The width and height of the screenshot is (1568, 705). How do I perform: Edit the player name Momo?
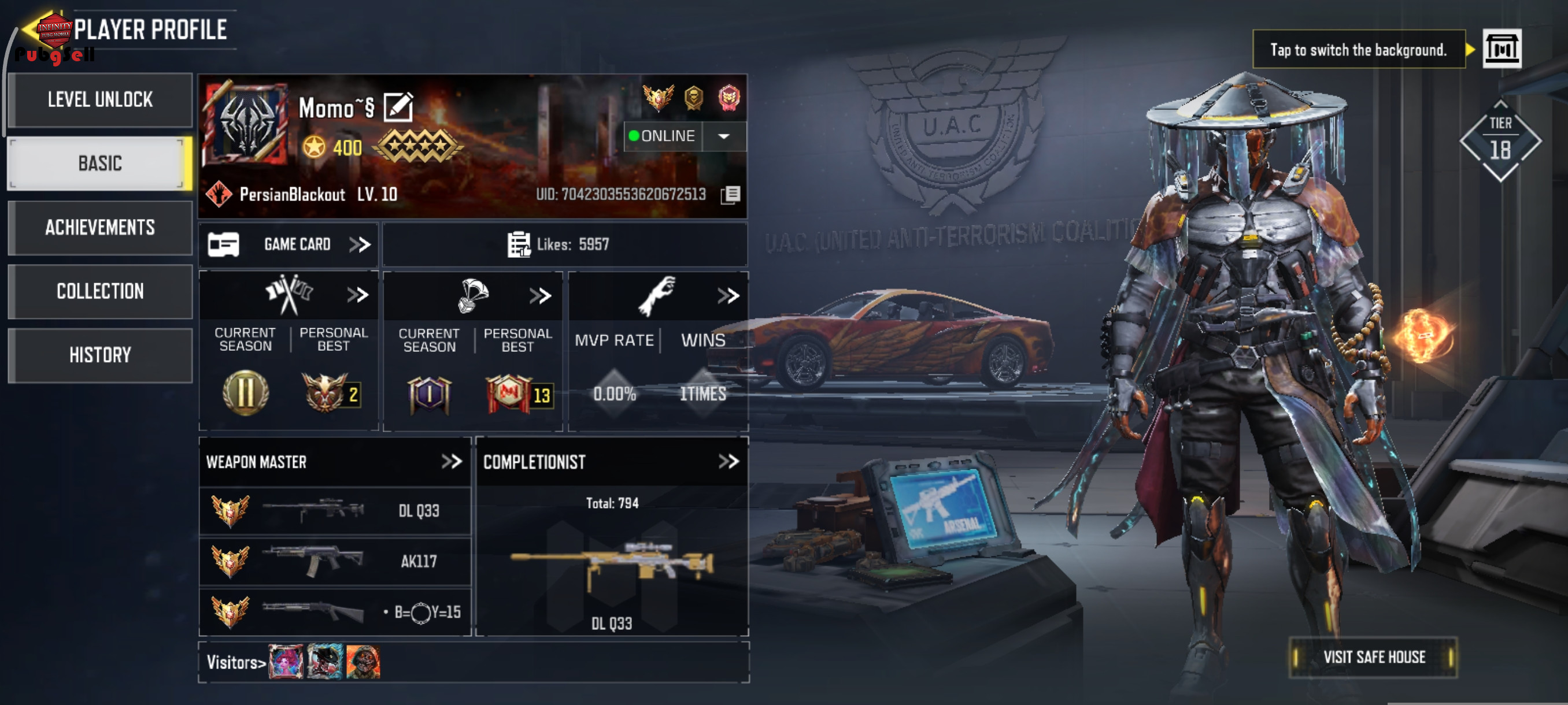click(x=399, y=107)
